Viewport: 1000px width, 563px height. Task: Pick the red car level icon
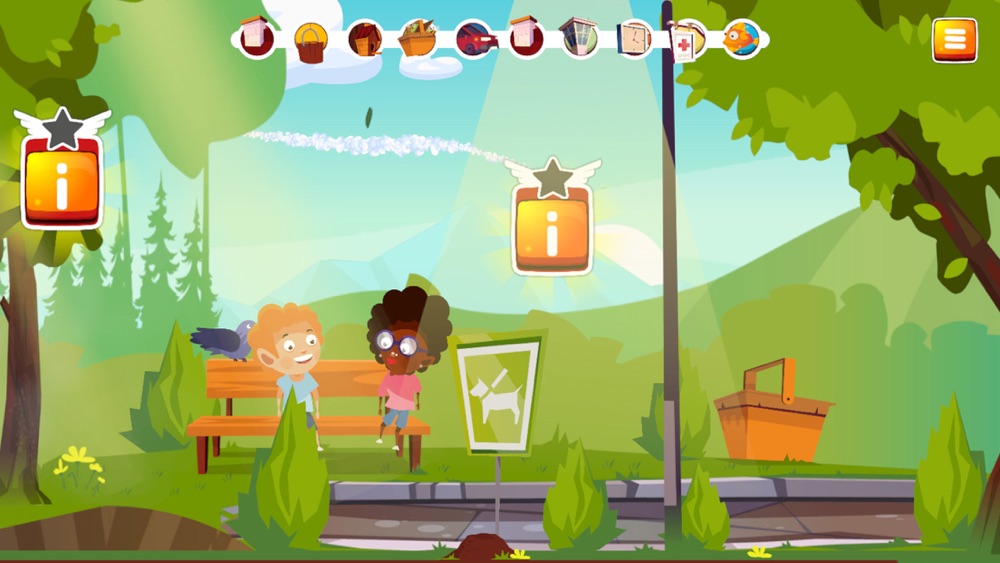pyautogui.click(x=476, y=40)
